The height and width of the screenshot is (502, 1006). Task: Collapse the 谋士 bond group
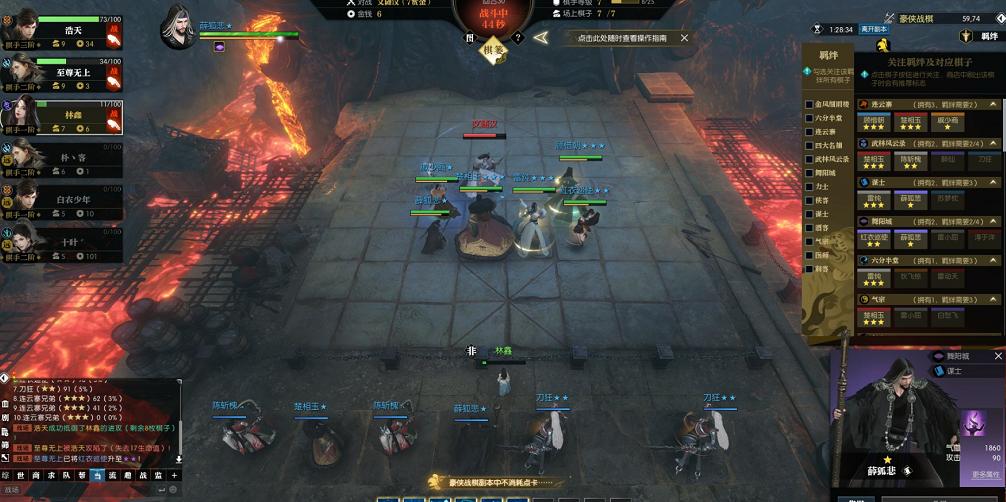point(993,182)
